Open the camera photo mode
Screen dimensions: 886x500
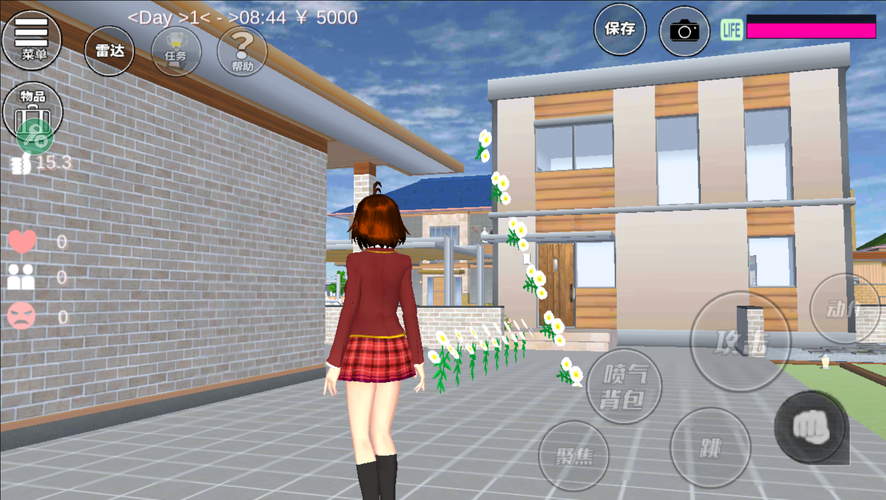click(x=684, y=30)
